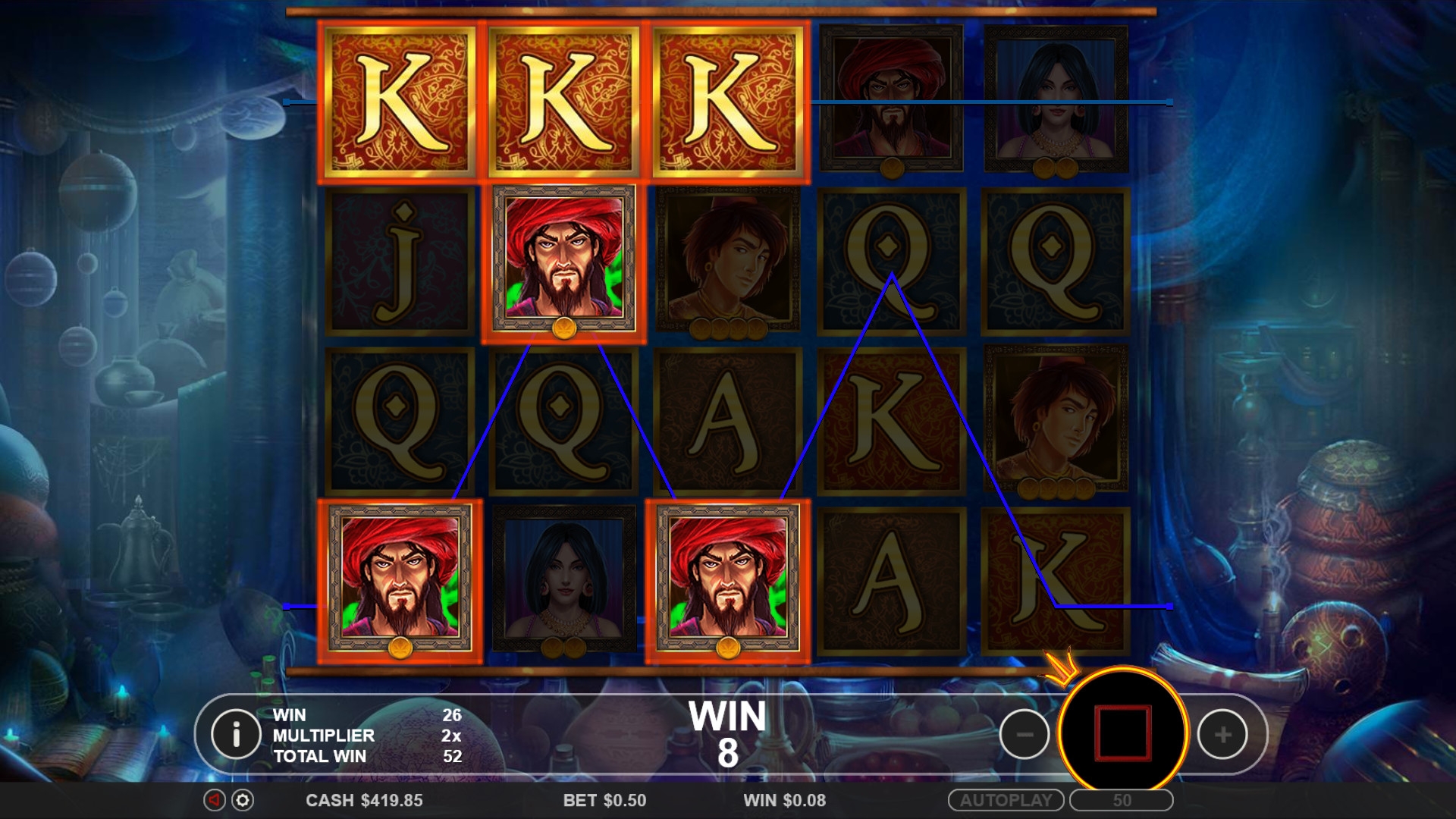Change the autoplay spin count of 50
Screen dimensions: 1456x819
[1122, 800]
